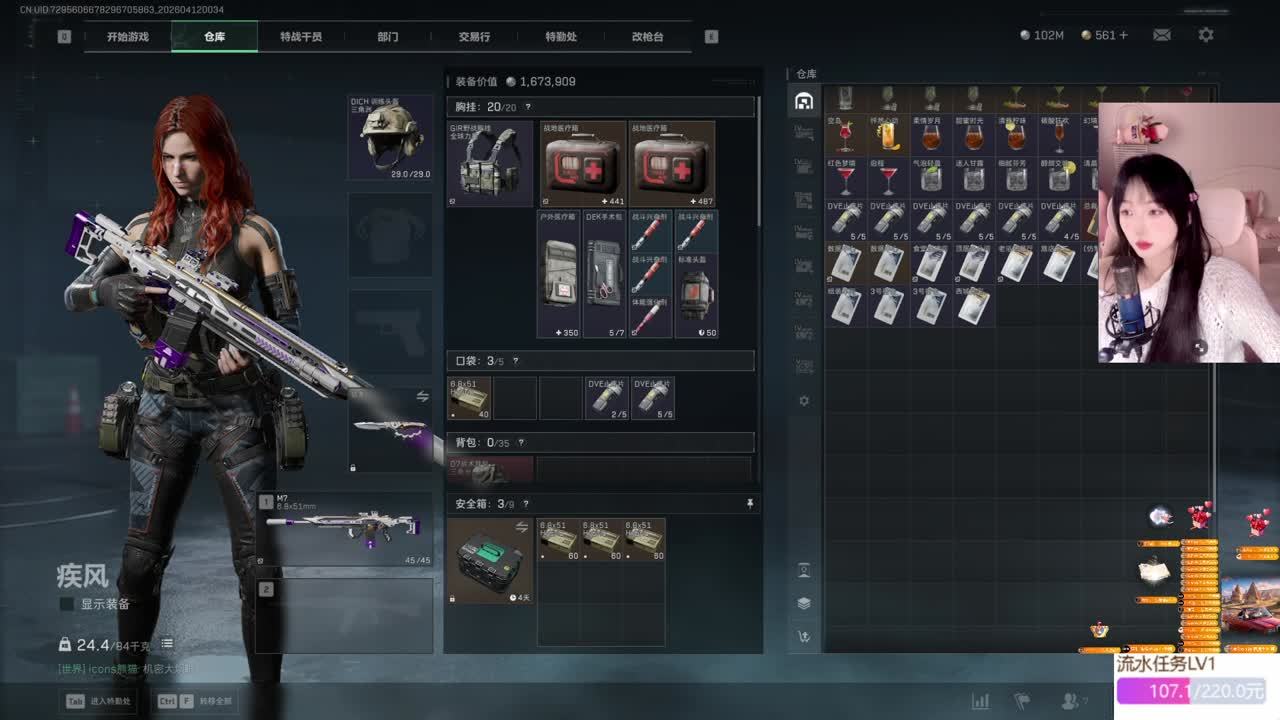Screen dimensions: 1280x720
Task: Go to the 交易行 tab
Action: (x=474, y=36)
